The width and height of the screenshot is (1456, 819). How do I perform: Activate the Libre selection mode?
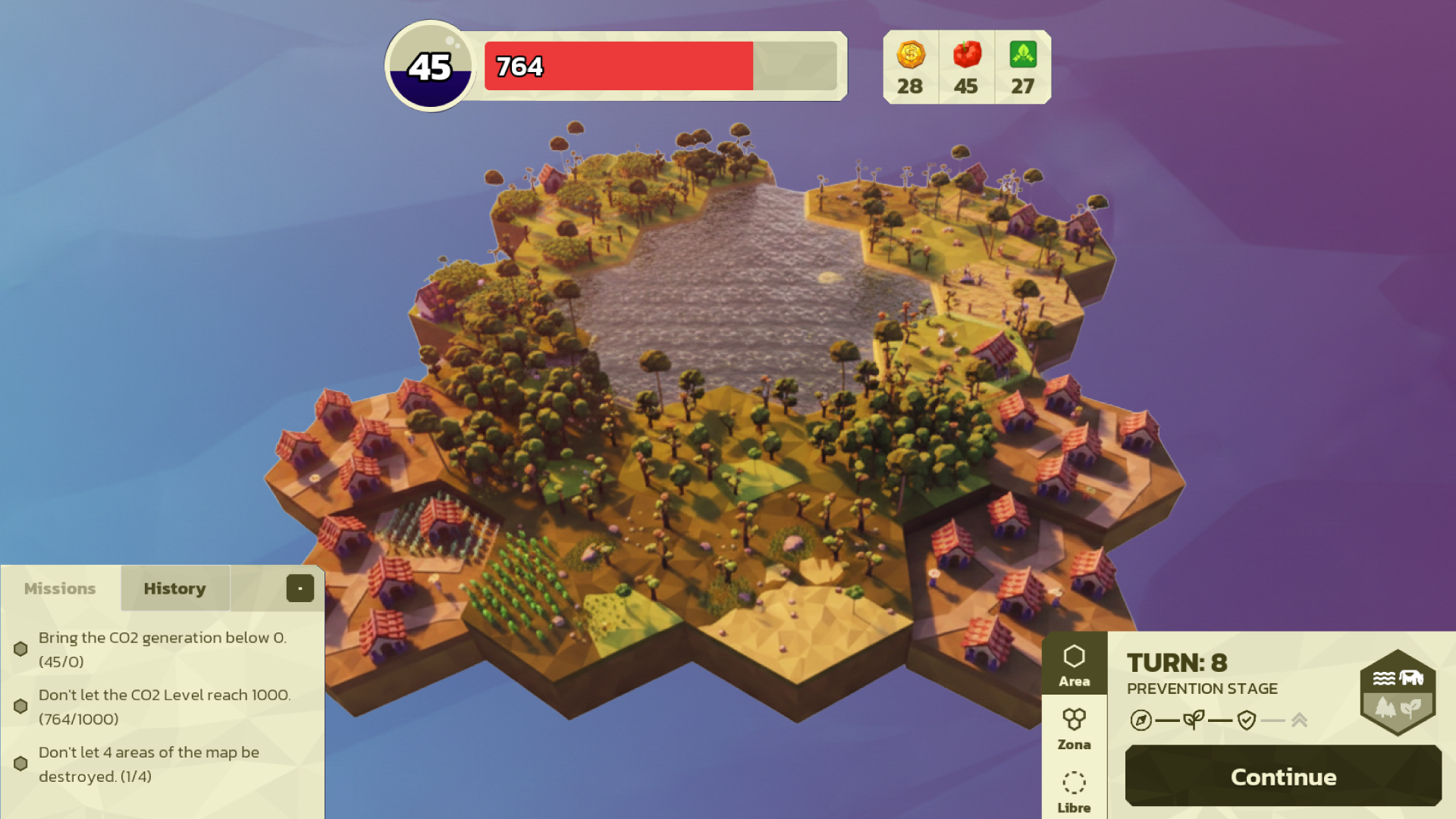click(1074, 792)
